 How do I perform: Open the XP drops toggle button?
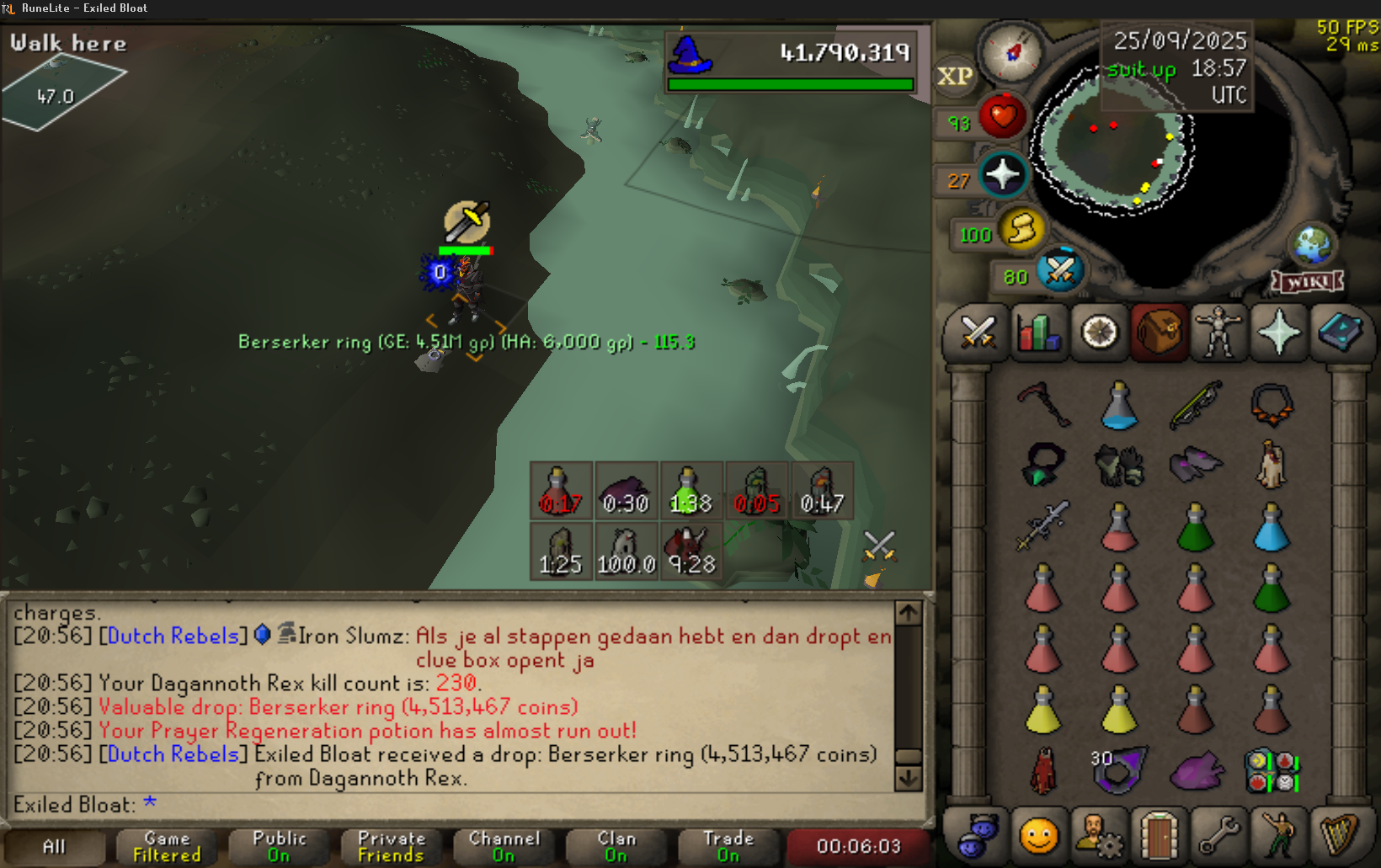(x=955, y=77)
